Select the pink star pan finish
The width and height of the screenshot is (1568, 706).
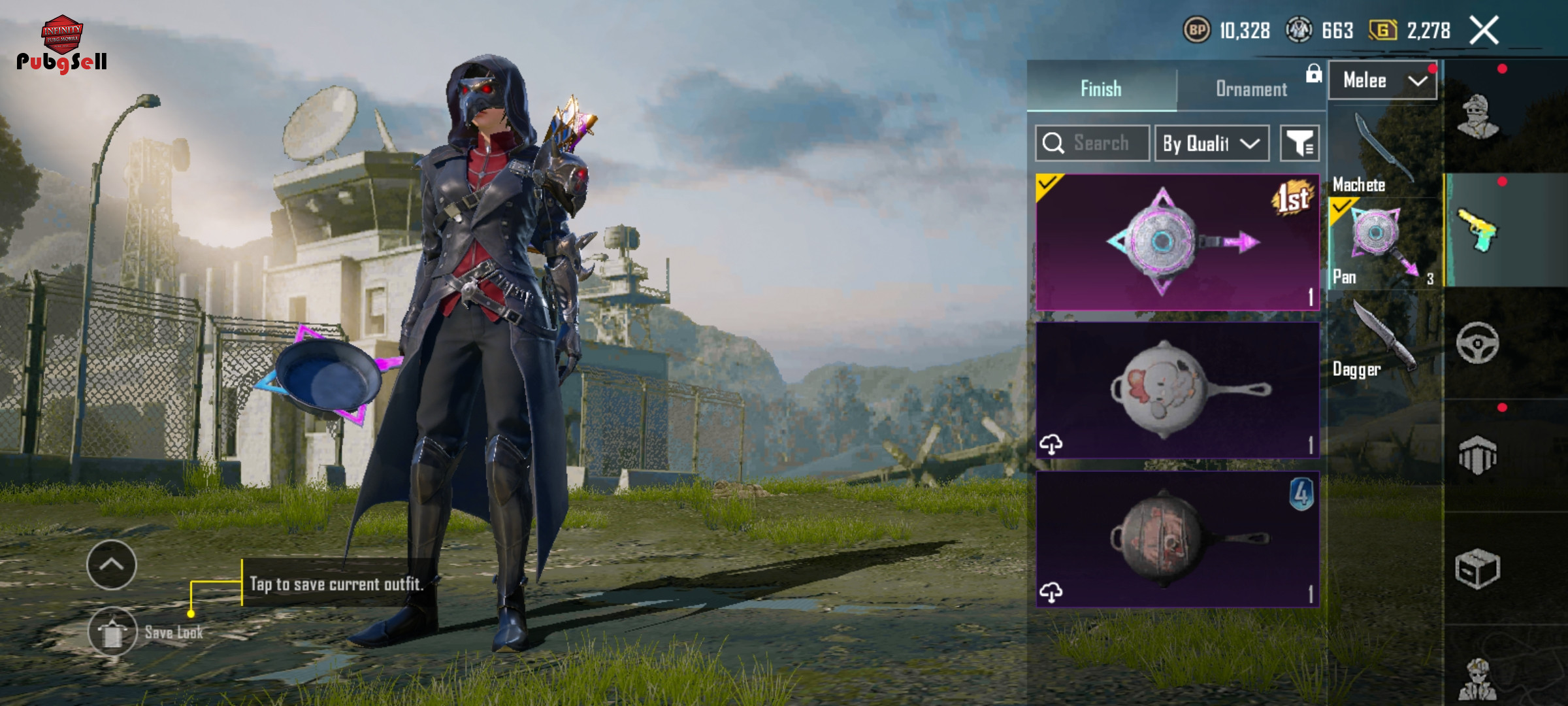click(x=1177, y=242)
